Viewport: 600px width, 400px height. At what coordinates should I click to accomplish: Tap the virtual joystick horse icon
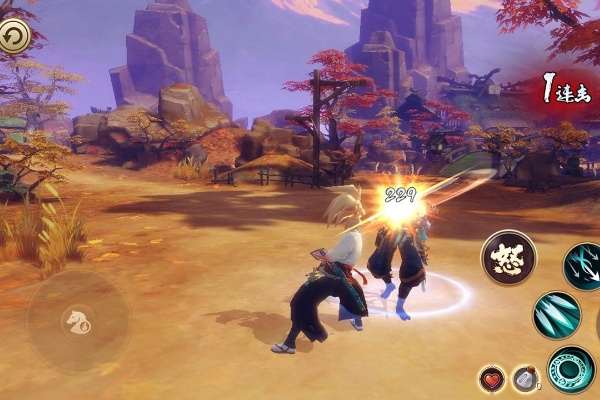tap(77, 321)
